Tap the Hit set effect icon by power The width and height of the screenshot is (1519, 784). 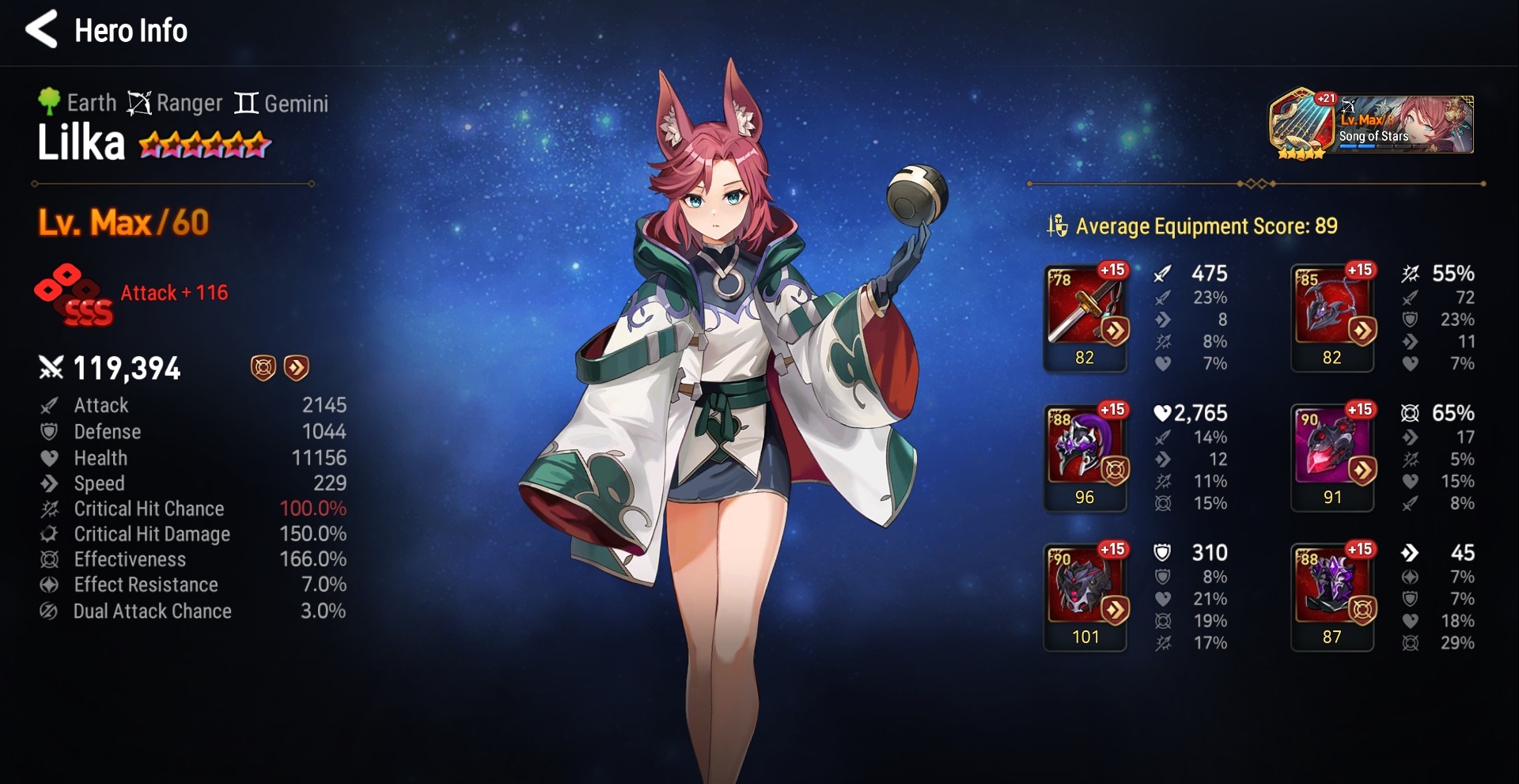[x=263, y=367]
